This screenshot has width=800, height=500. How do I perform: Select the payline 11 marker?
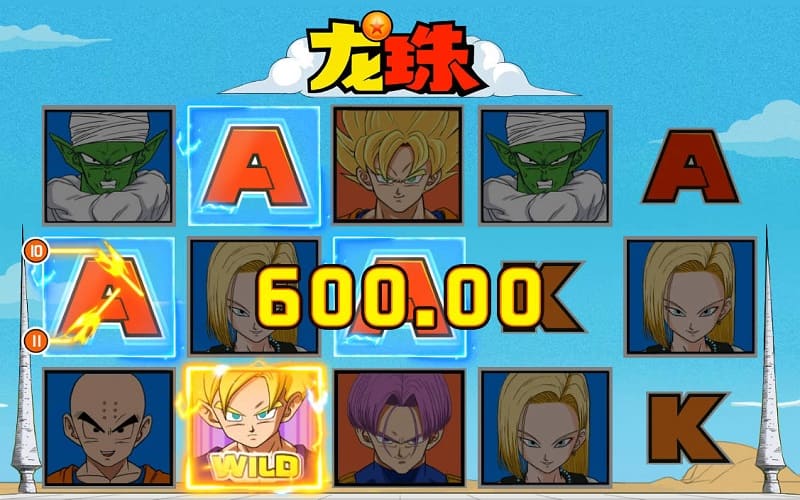click(35, 340)
